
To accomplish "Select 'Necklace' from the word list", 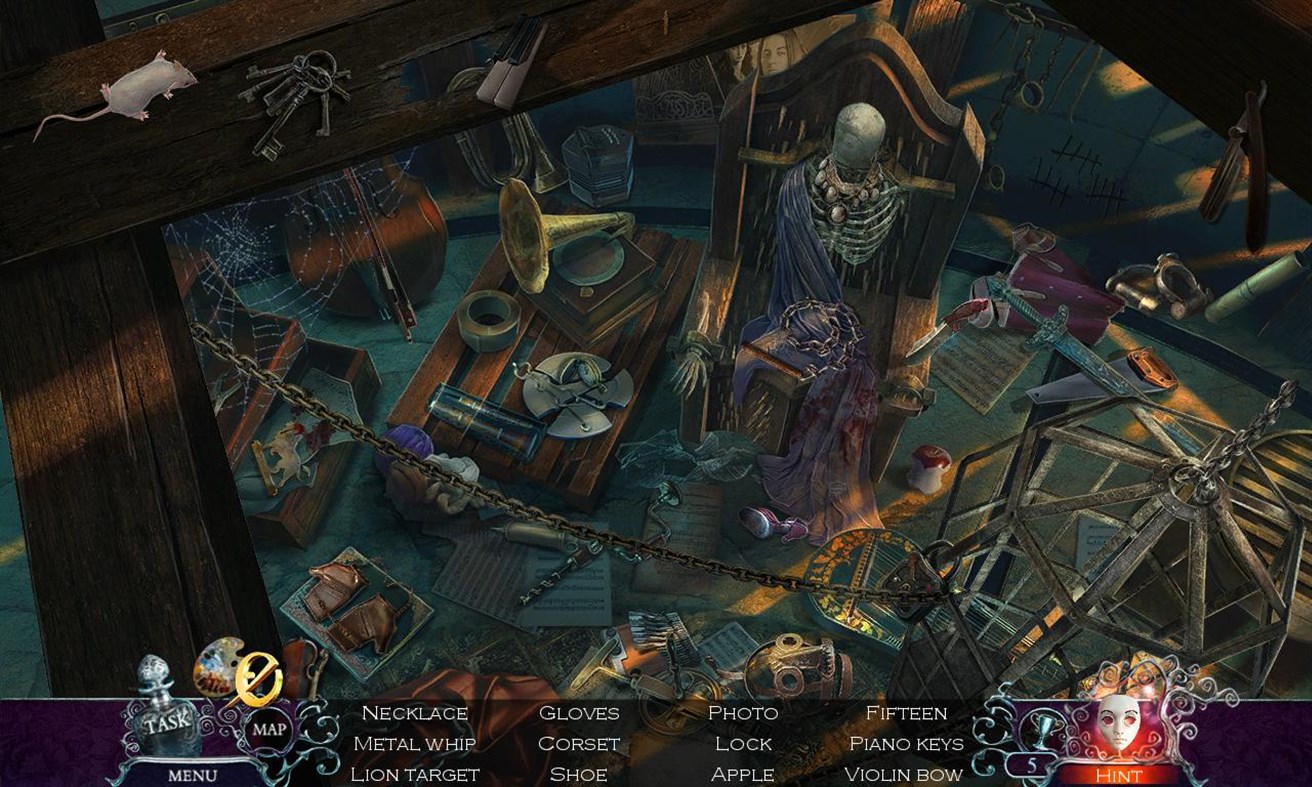I will [x=414, y=713].
